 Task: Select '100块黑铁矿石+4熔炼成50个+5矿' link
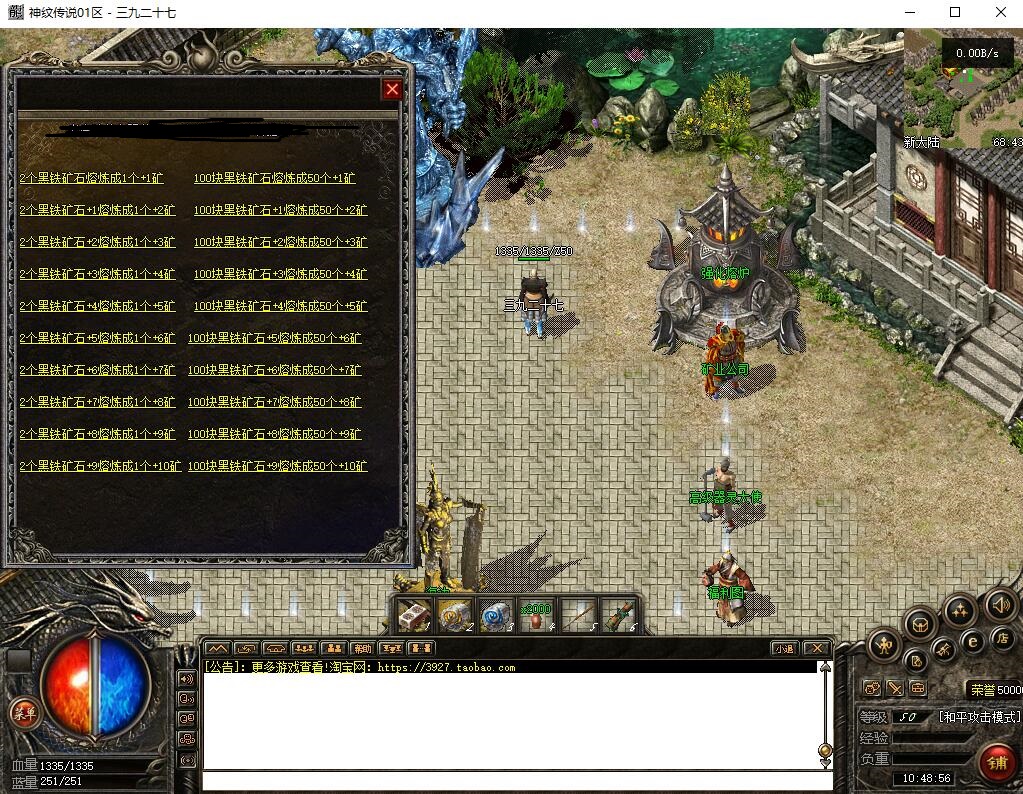click(280, 306)
